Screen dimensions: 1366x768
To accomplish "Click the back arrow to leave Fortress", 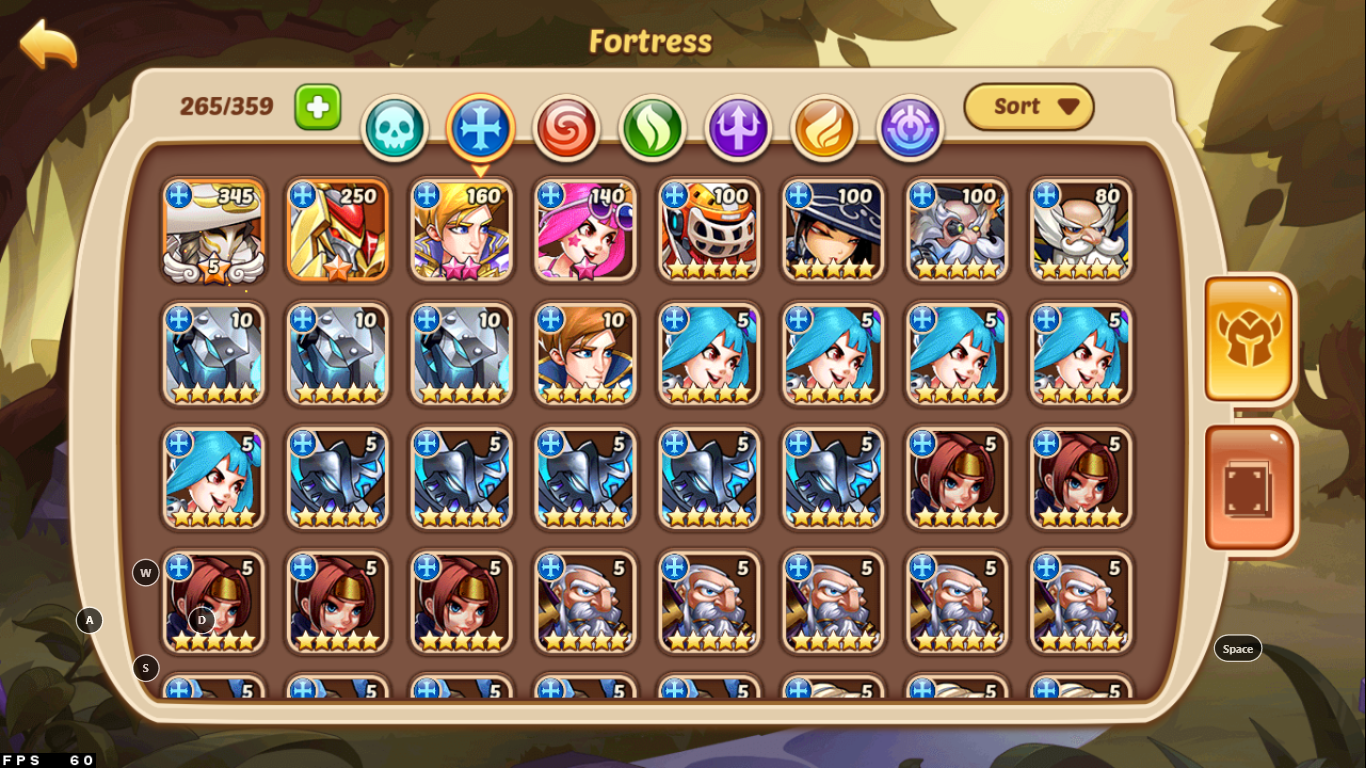I will click(47, 44).
